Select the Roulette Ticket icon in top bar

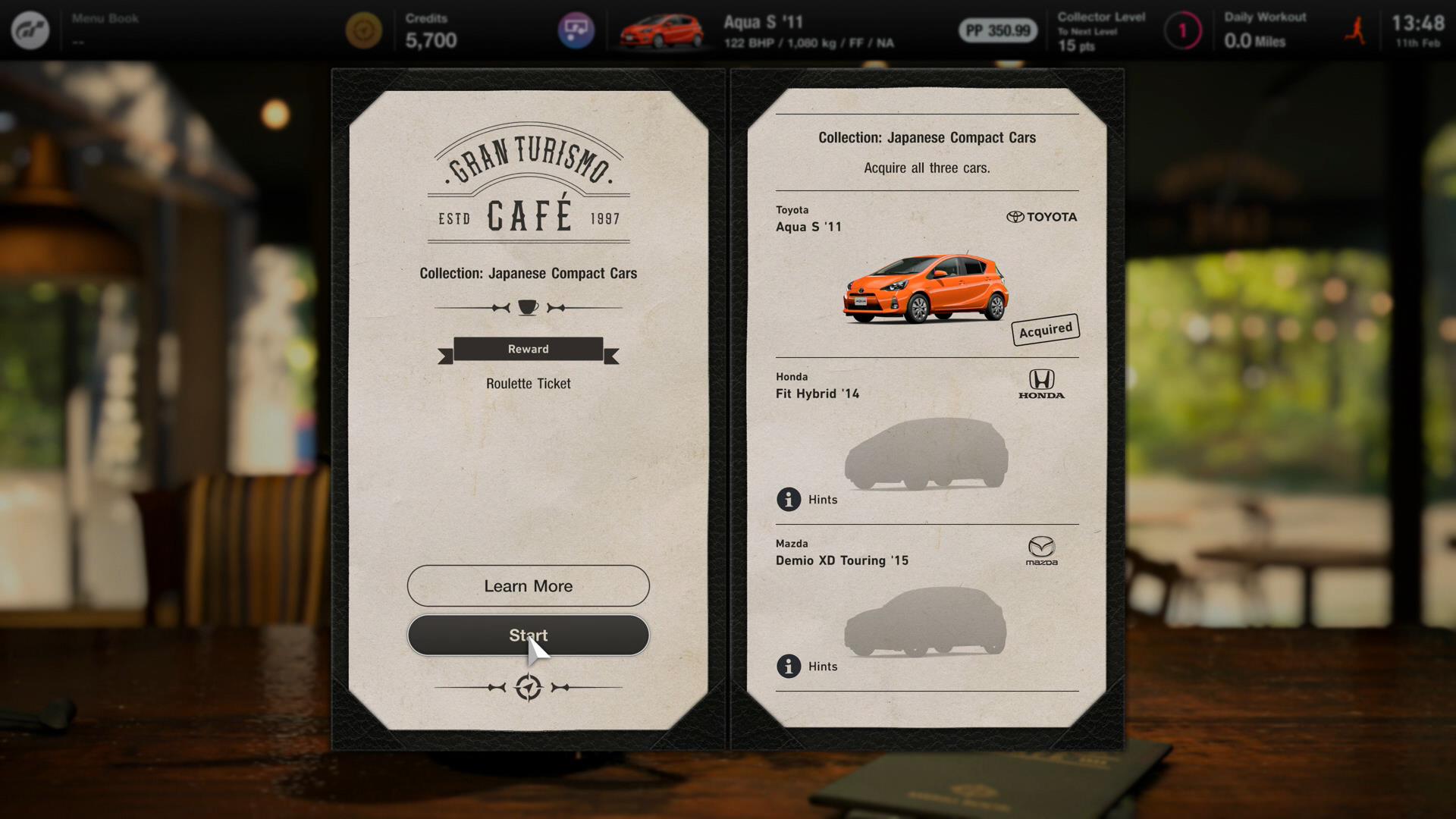click(578, 30)
